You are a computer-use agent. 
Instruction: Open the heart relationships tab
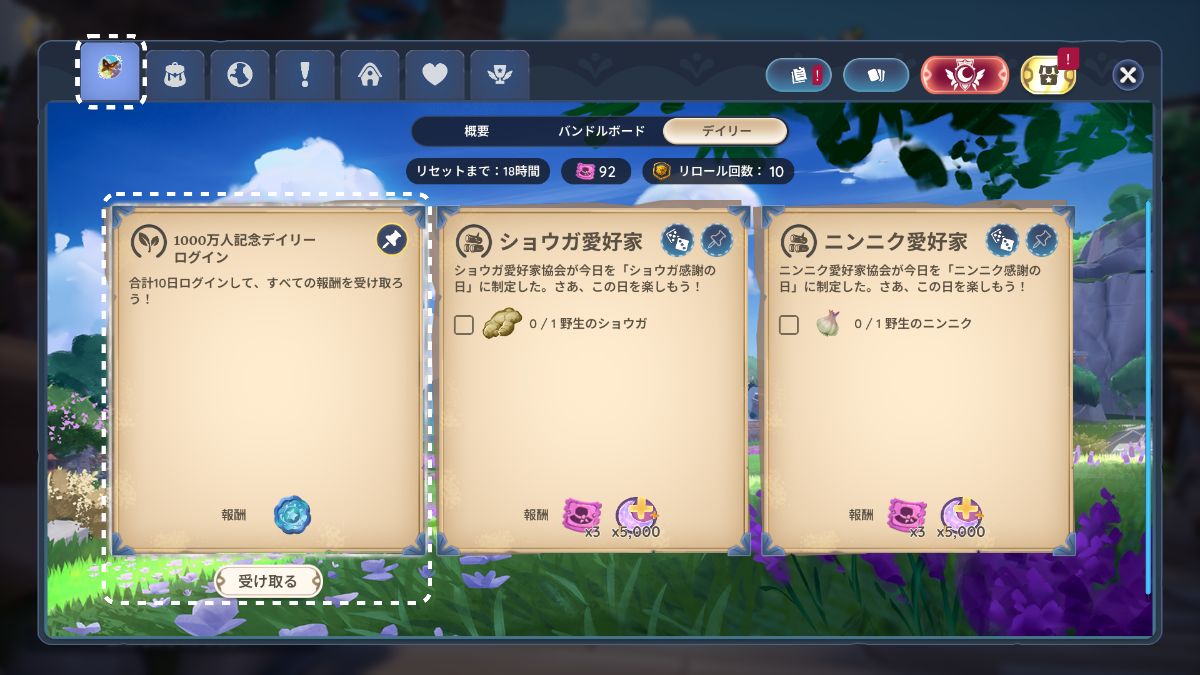(434, 75)
